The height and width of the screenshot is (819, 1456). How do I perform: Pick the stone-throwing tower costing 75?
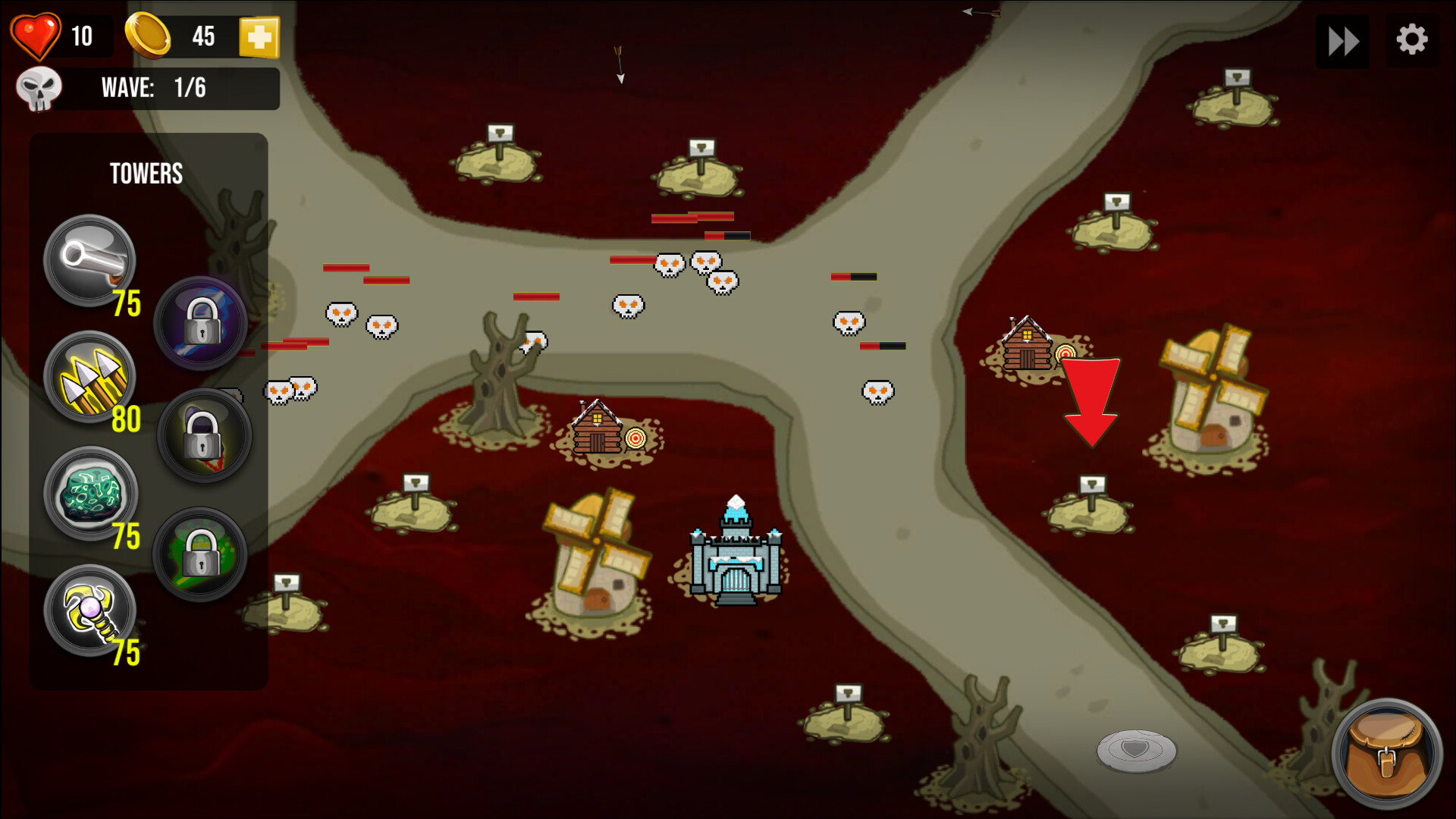coord(89,494)
